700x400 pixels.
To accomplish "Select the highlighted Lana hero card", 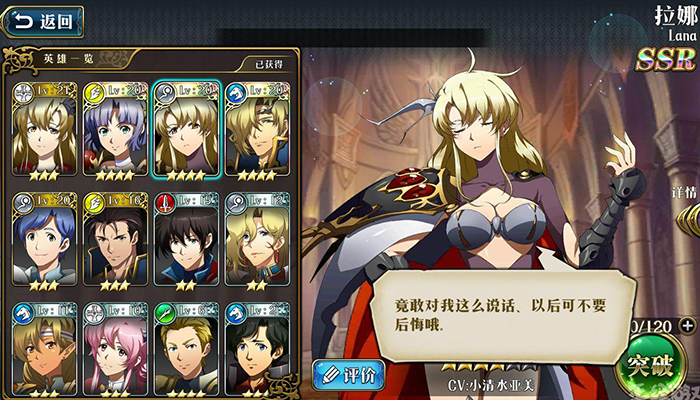I will point(185,130).
